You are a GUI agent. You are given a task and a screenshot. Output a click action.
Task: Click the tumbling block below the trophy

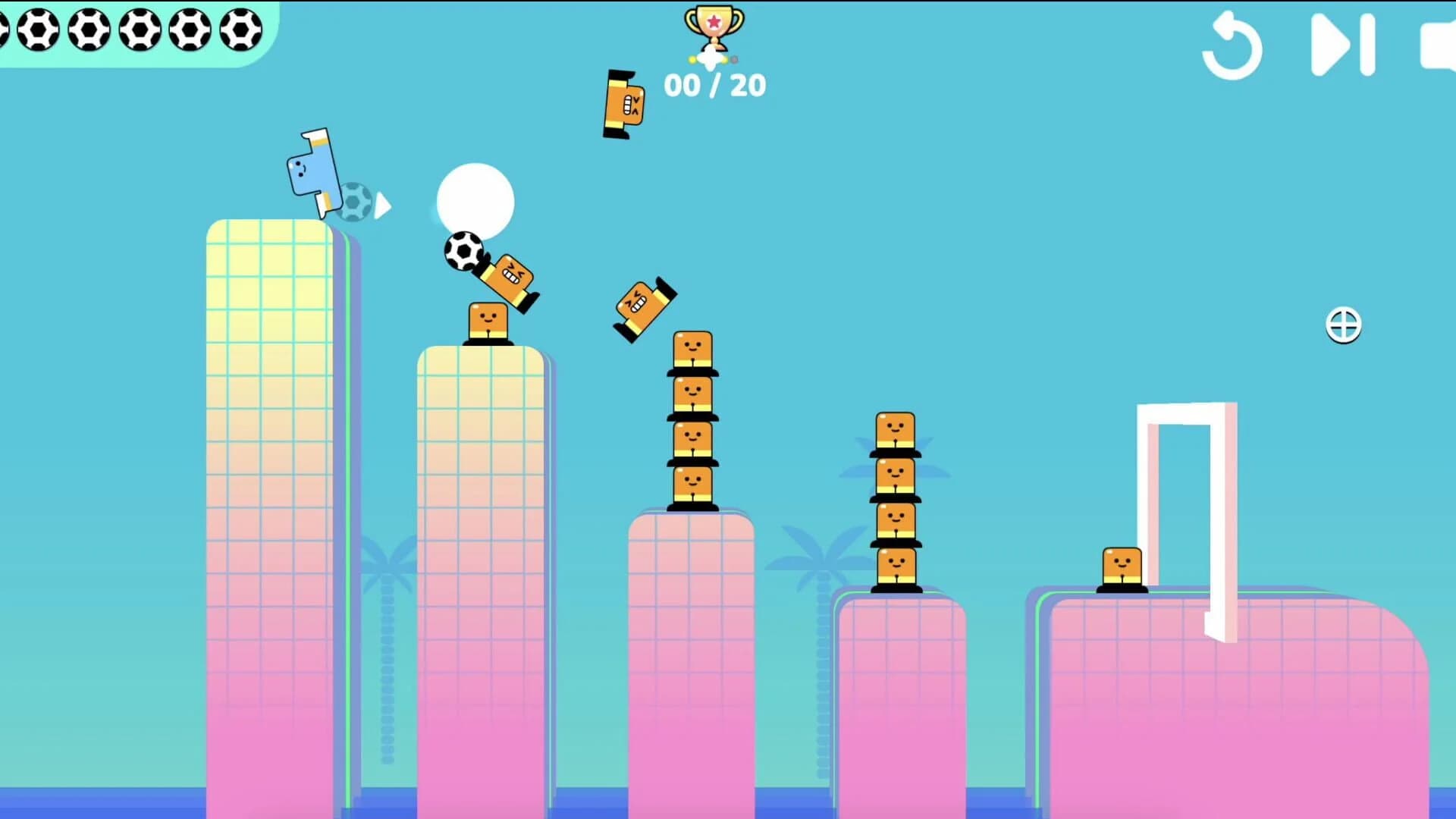click(x=623, y=102)
